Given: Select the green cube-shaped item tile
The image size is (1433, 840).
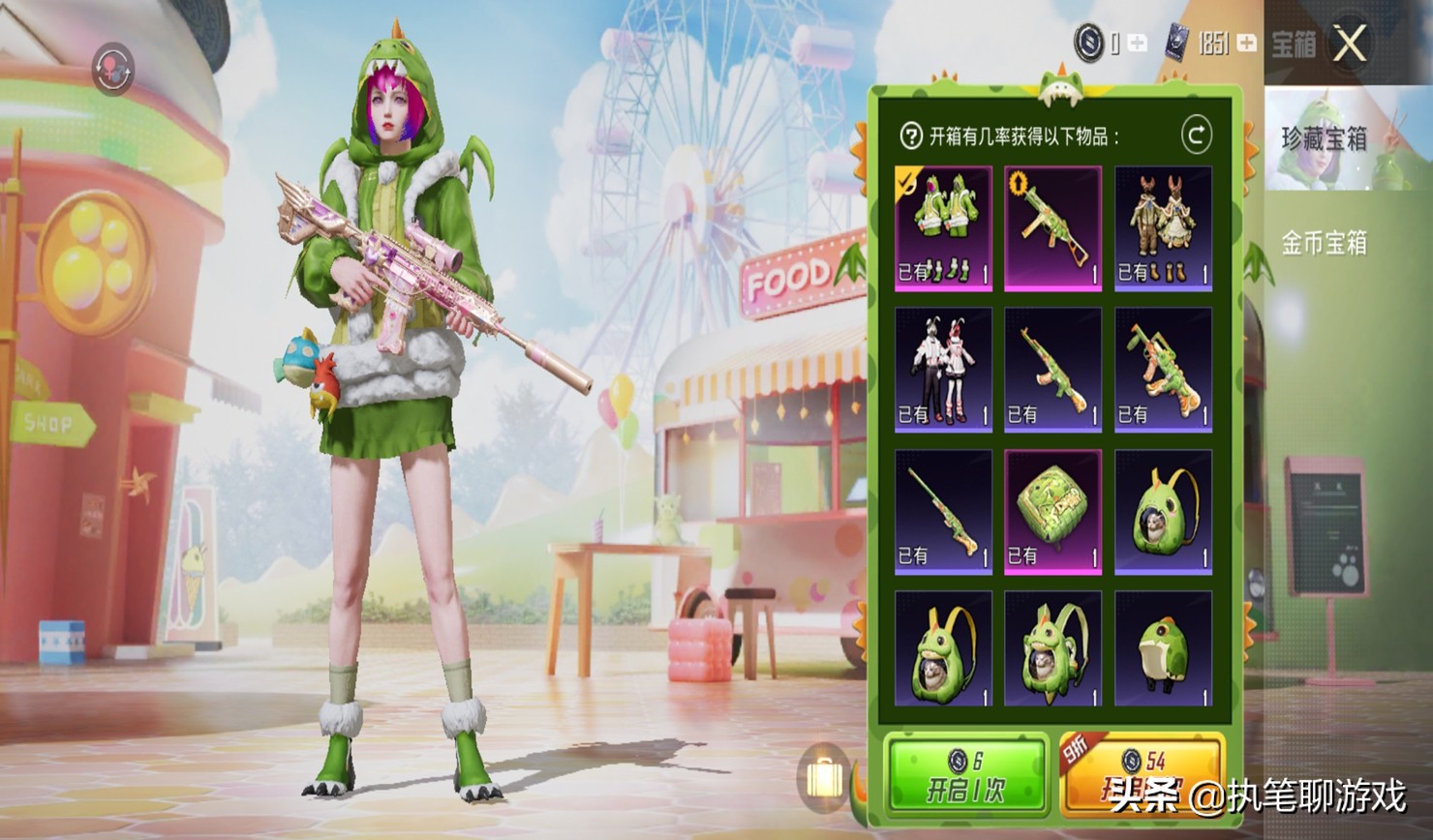Looking at the screenshot, I should (1052, 511).
